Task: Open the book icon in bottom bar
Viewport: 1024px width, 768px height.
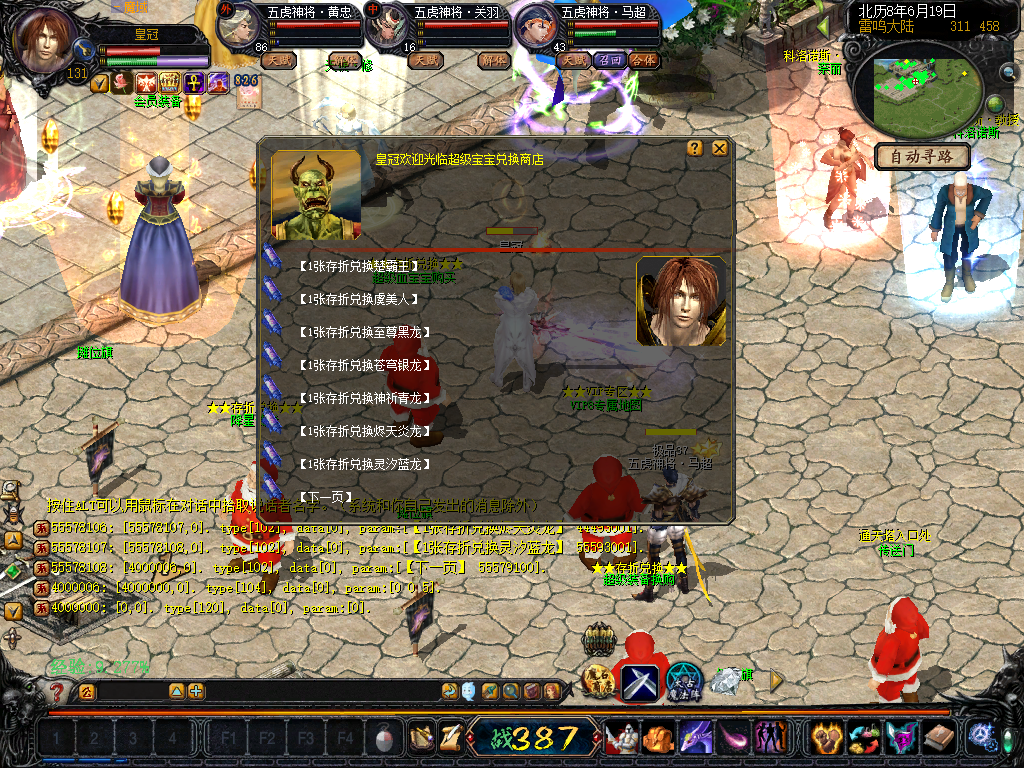Action: (939, 739)
